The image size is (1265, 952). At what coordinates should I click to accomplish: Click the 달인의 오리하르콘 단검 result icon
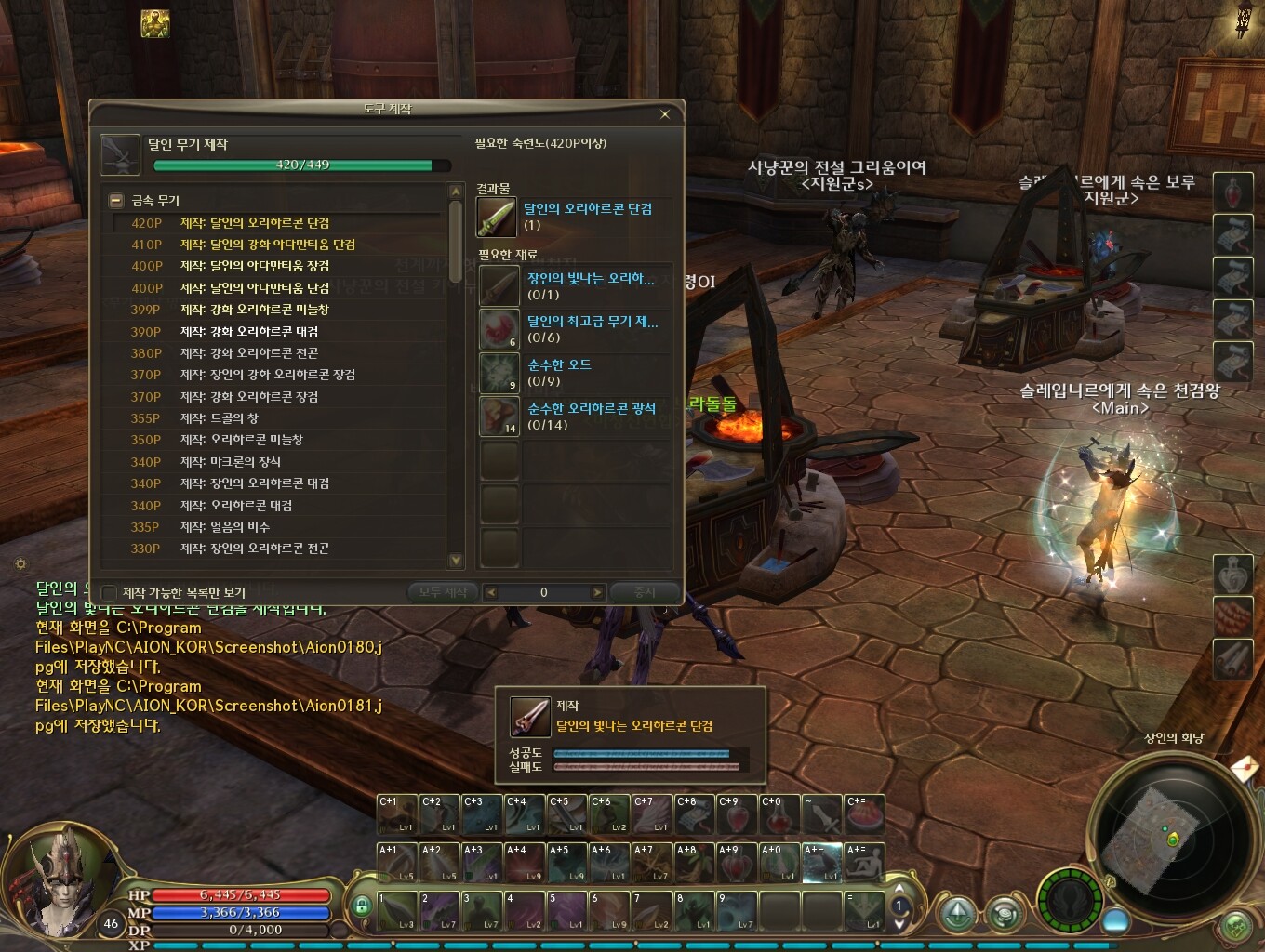[497, 217]
